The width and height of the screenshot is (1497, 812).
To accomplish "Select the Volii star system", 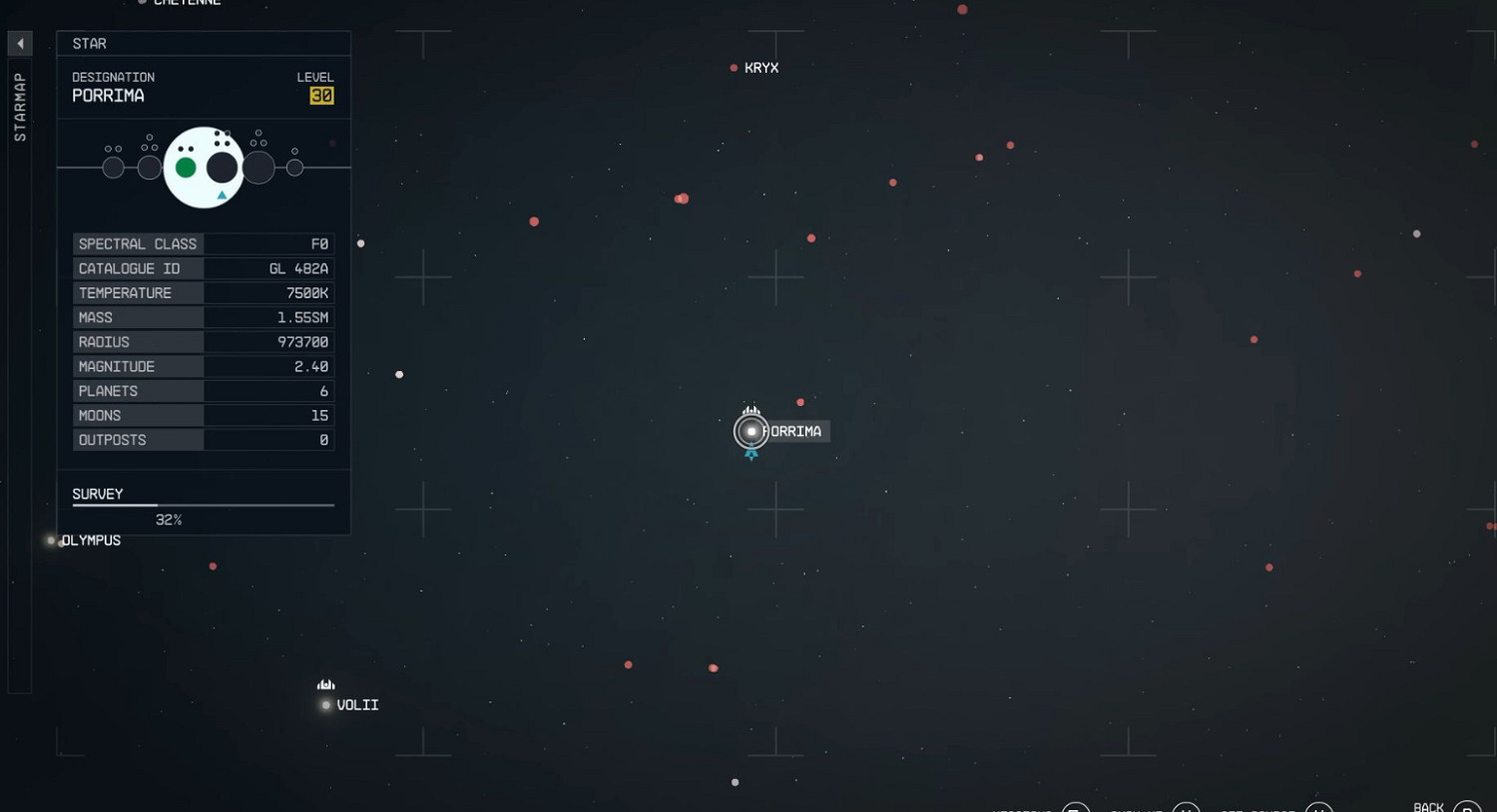I will point(325,705).
